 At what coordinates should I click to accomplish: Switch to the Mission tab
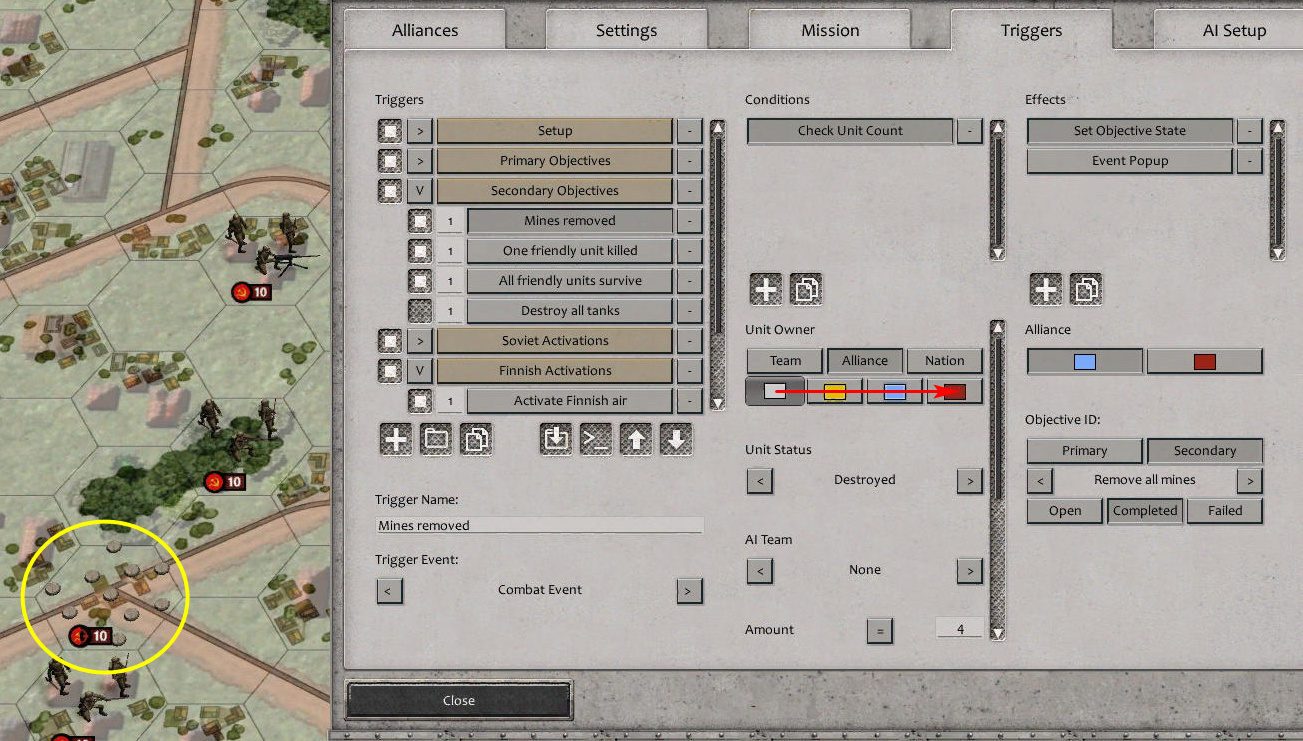point(829,30)
